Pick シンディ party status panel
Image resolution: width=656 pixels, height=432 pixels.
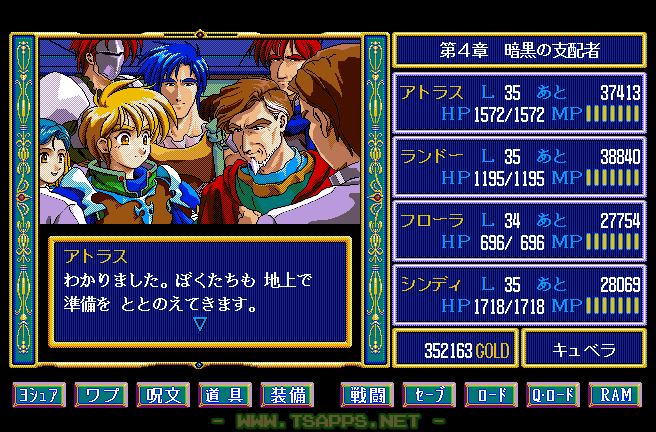tap(519, 293)
